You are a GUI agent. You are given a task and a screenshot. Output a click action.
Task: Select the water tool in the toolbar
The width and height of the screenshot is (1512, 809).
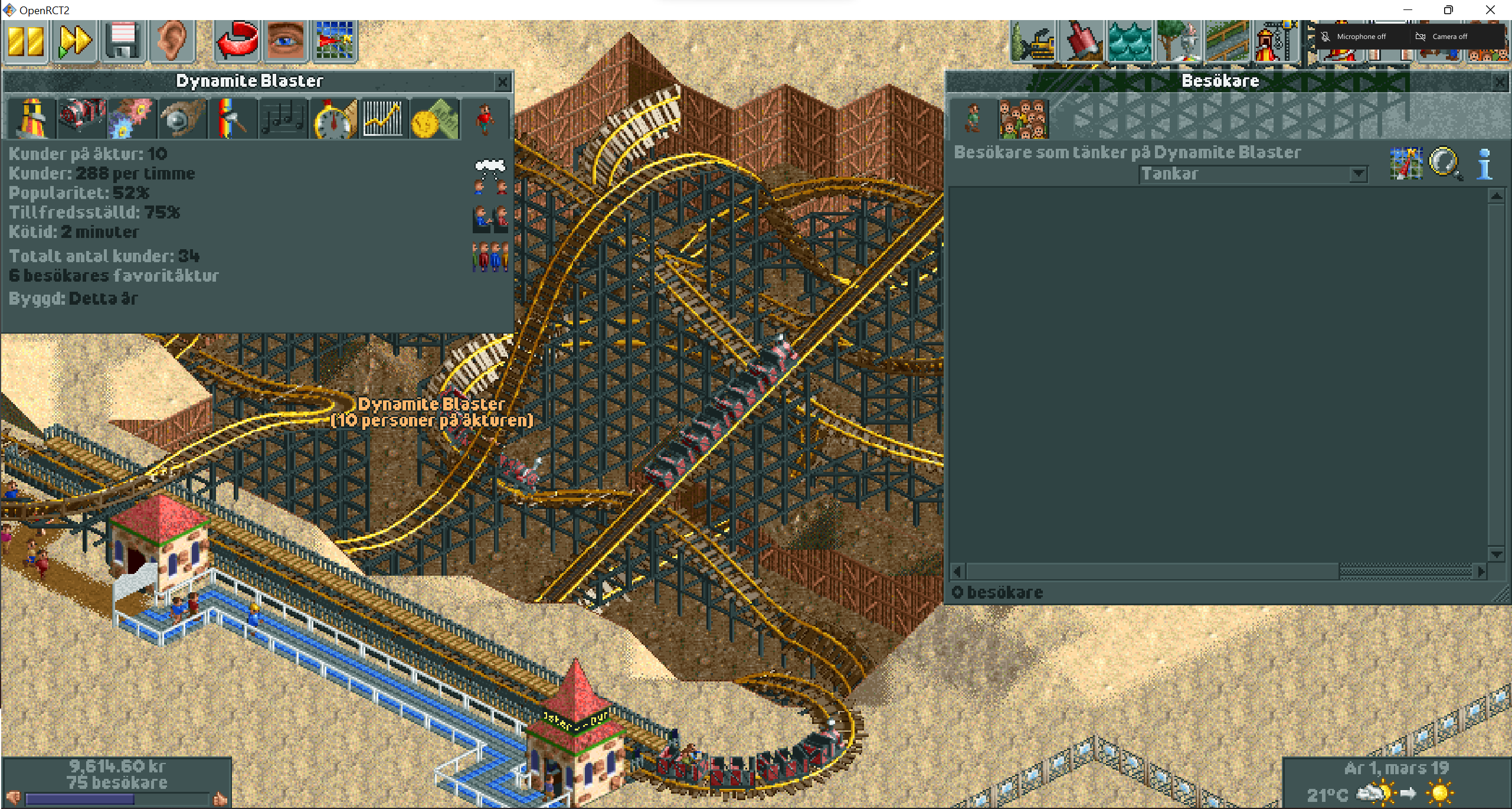[1131, 40]
